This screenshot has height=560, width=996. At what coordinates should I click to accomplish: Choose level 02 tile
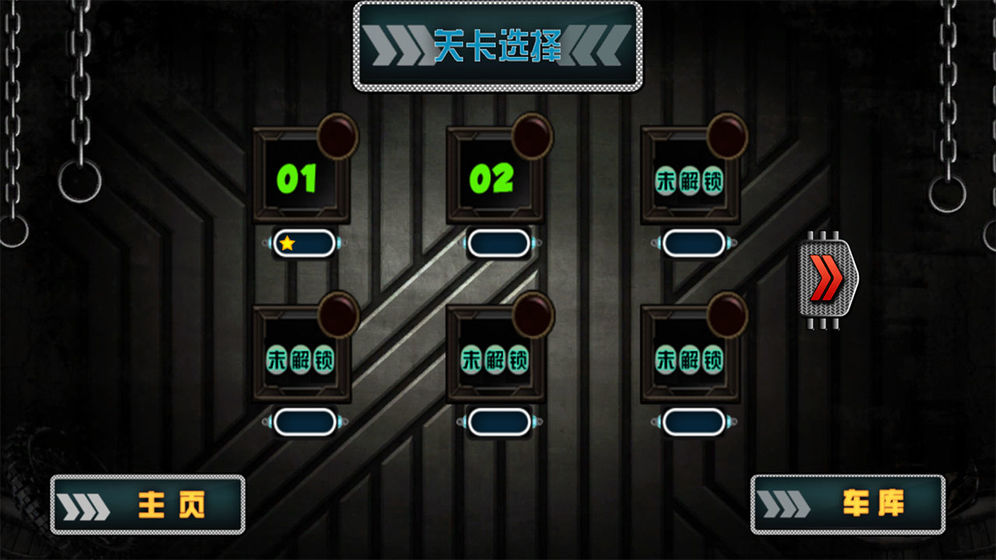[x=493, y=178]
